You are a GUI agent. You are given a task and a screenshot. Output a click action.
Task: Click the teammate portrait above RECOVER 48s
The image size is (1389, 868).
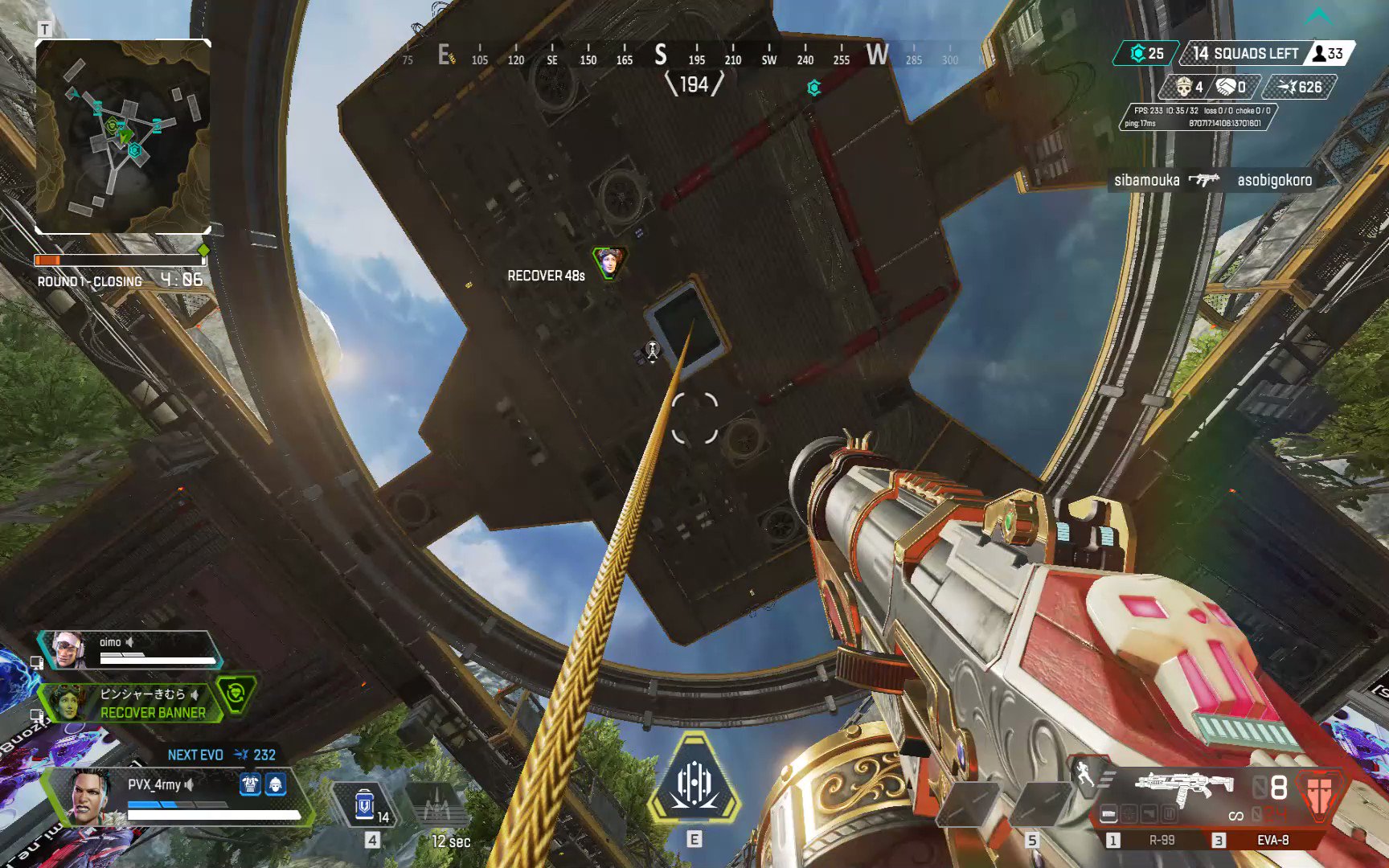point(609,263)
